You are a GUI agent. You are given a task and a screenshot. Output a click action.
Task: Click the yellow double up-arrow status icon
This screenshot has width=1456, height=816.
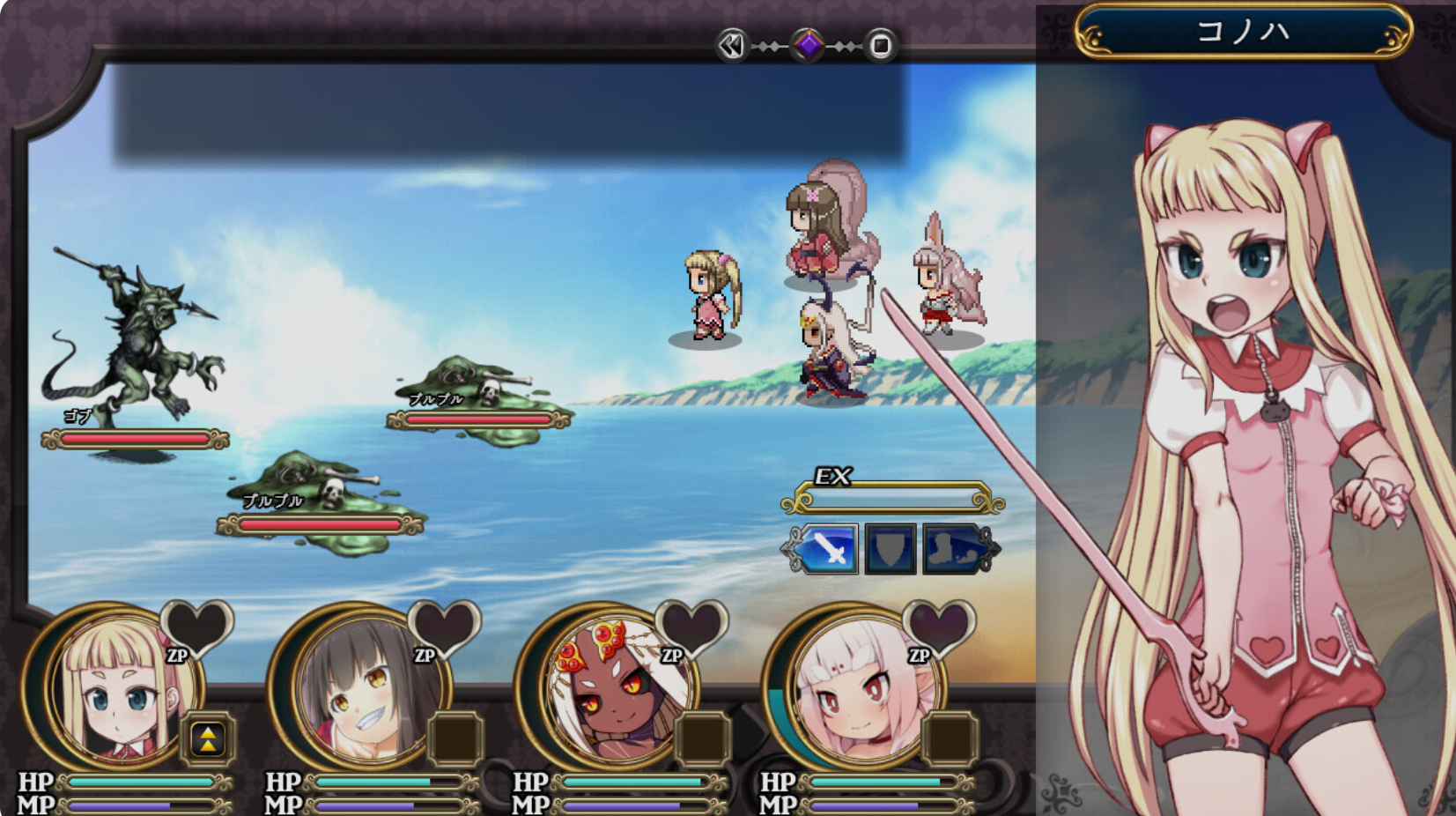pyautogui.click(x=208, y=738)
